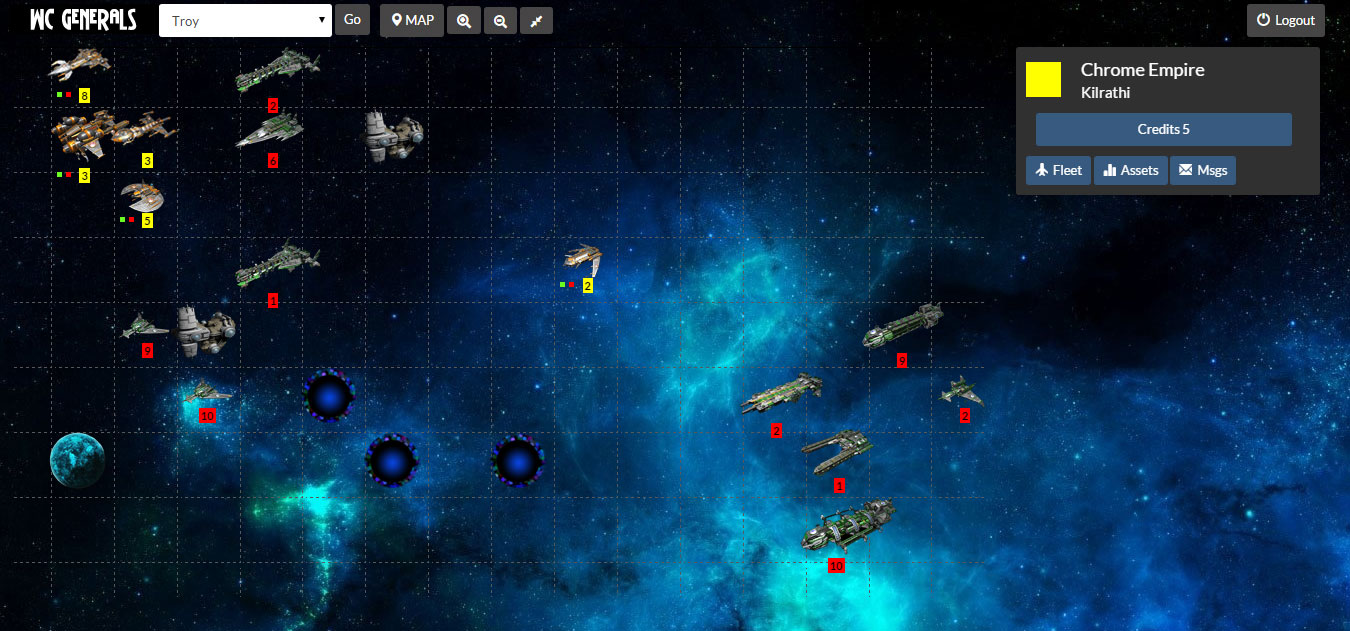Open the Assets panel
This screenshot has width=1350, height=631.
(1130, 170)
